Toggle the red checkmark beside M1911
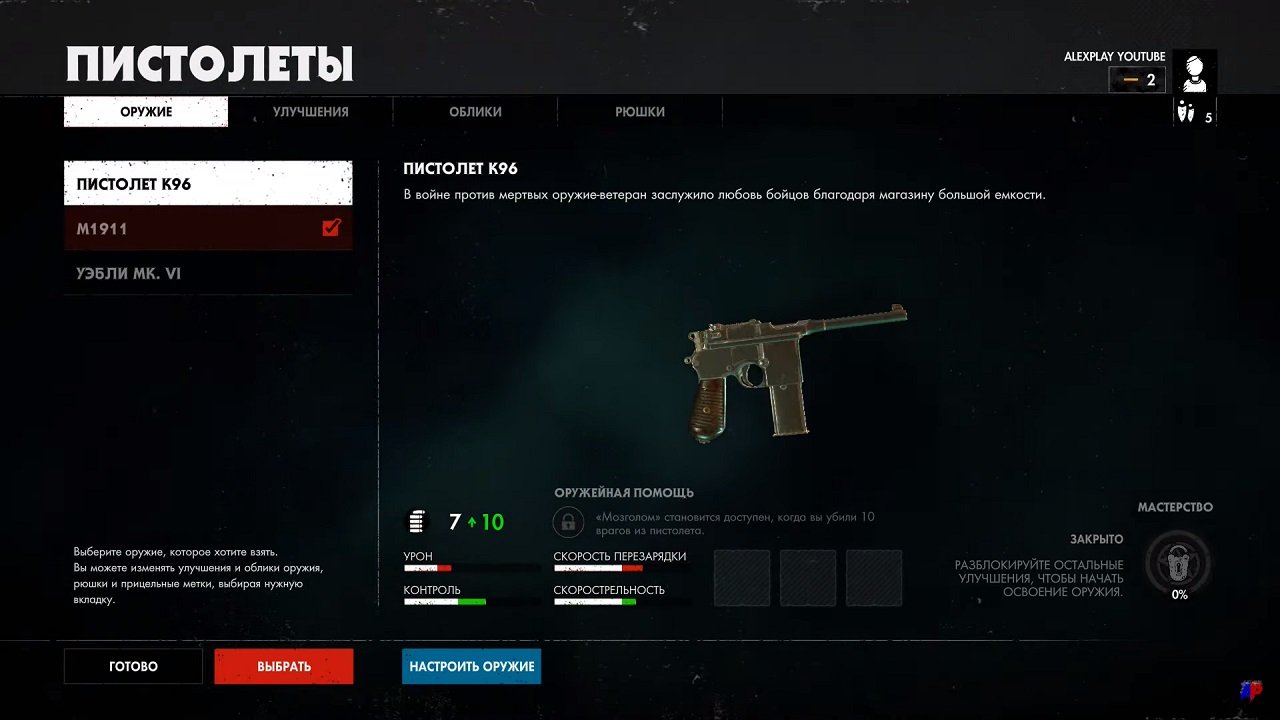The height and width of the screenshot is (720, 1280). pyautogui.click(x=331, y=227)
